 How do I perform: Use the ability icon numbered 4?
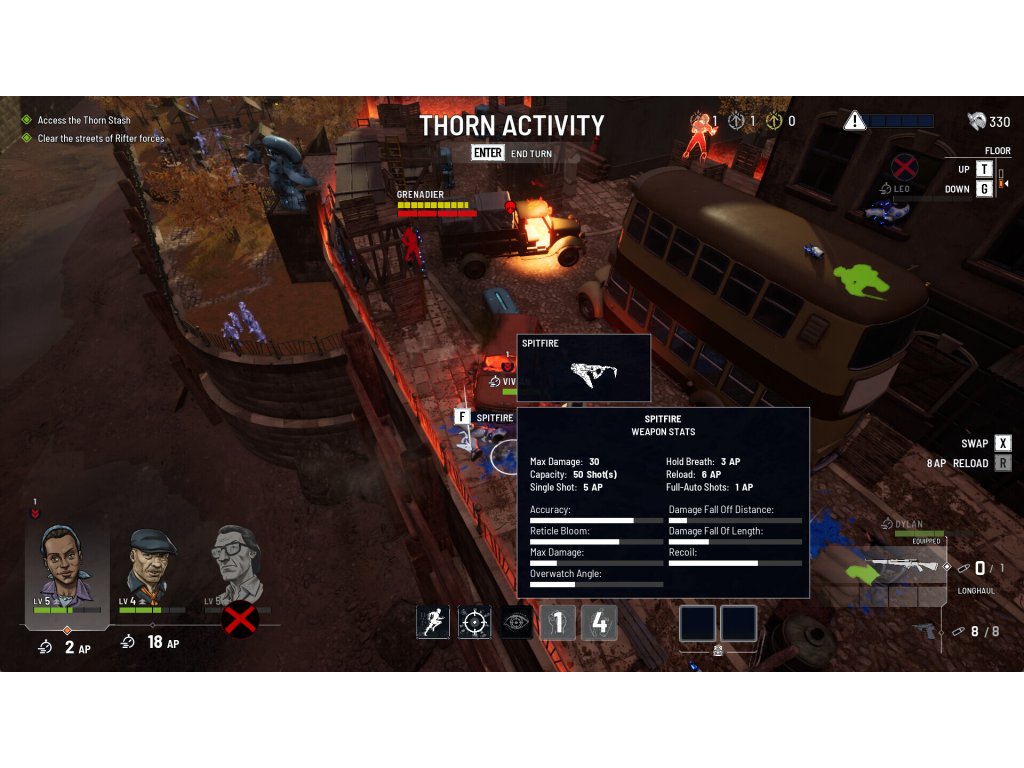[x=599, y=622]
